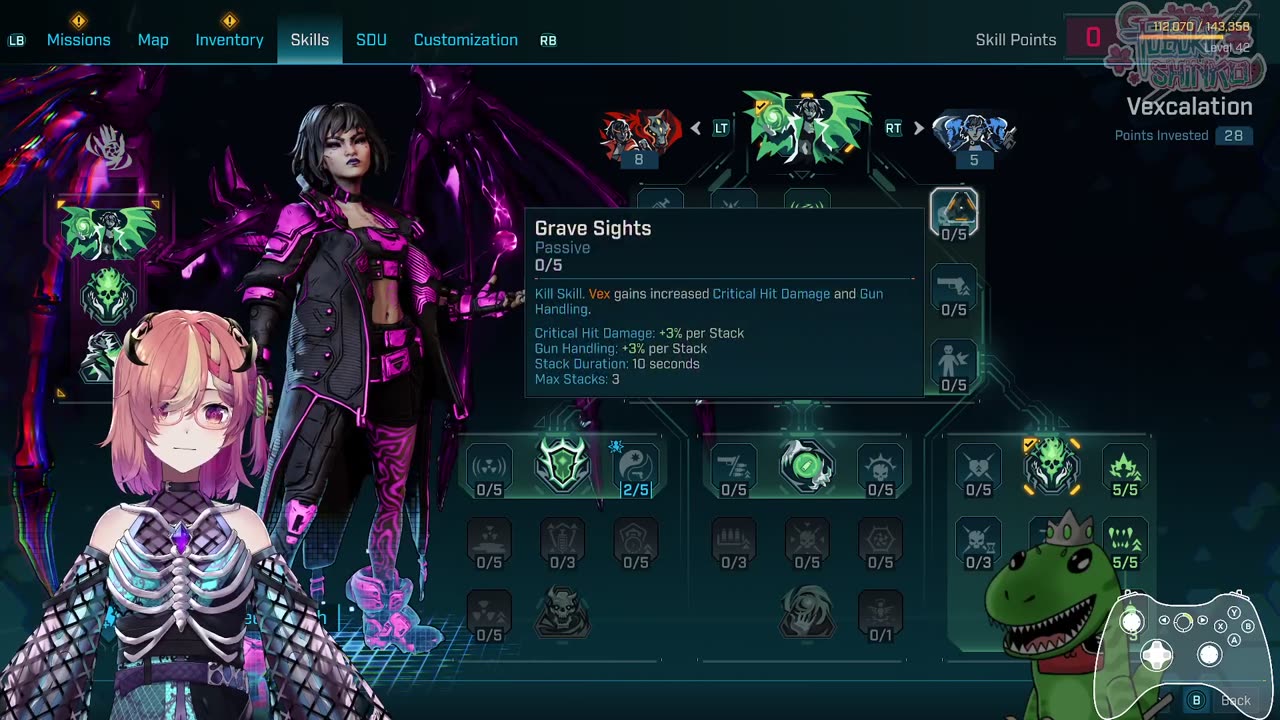Select the highlighted Grave Sights skill node
This screenshot has height=720, width=1280.
click(x=954, y=210)
